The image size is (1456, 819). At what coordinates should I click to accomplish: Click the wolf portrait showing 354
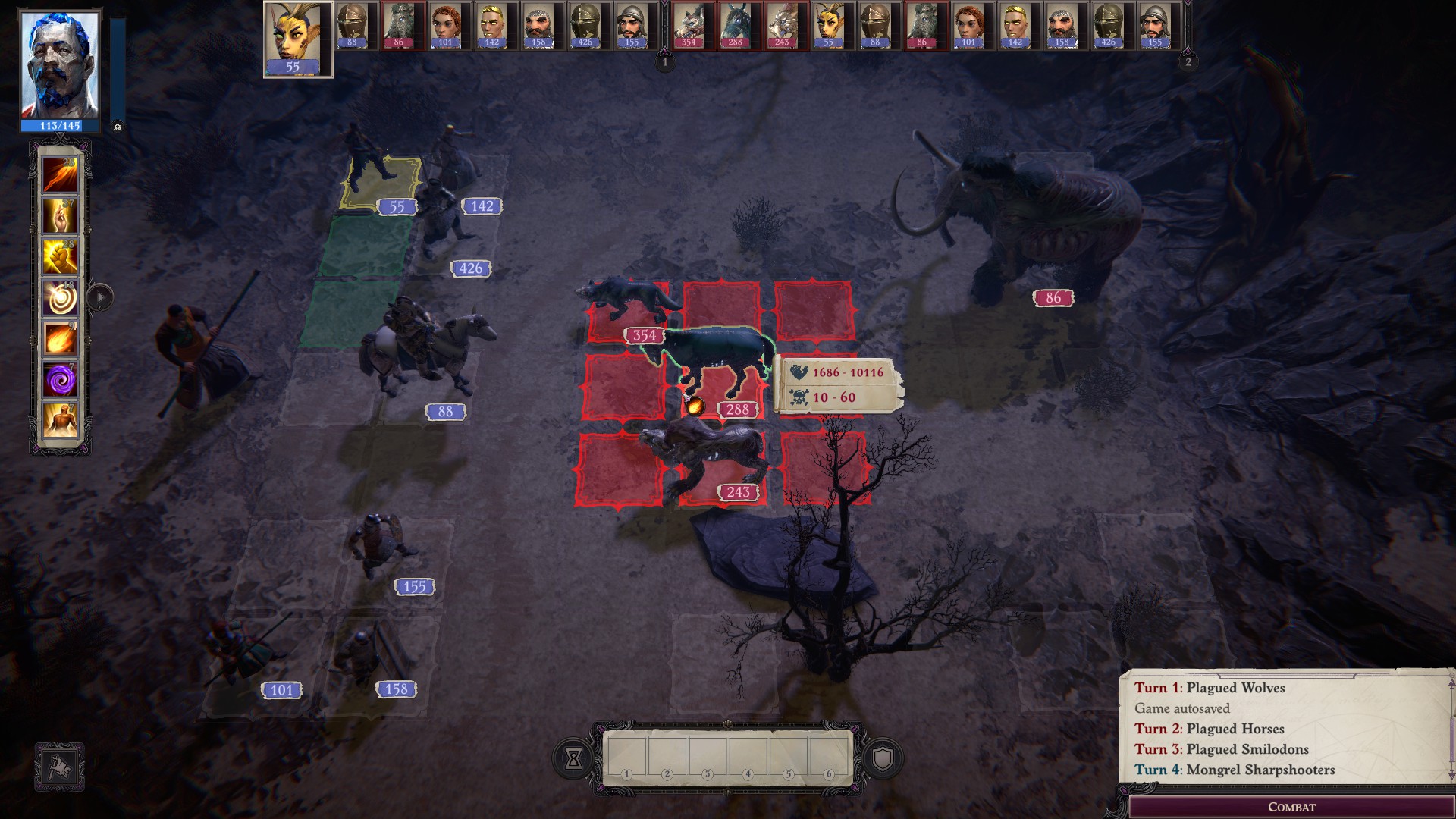click(x=689, y=26)
